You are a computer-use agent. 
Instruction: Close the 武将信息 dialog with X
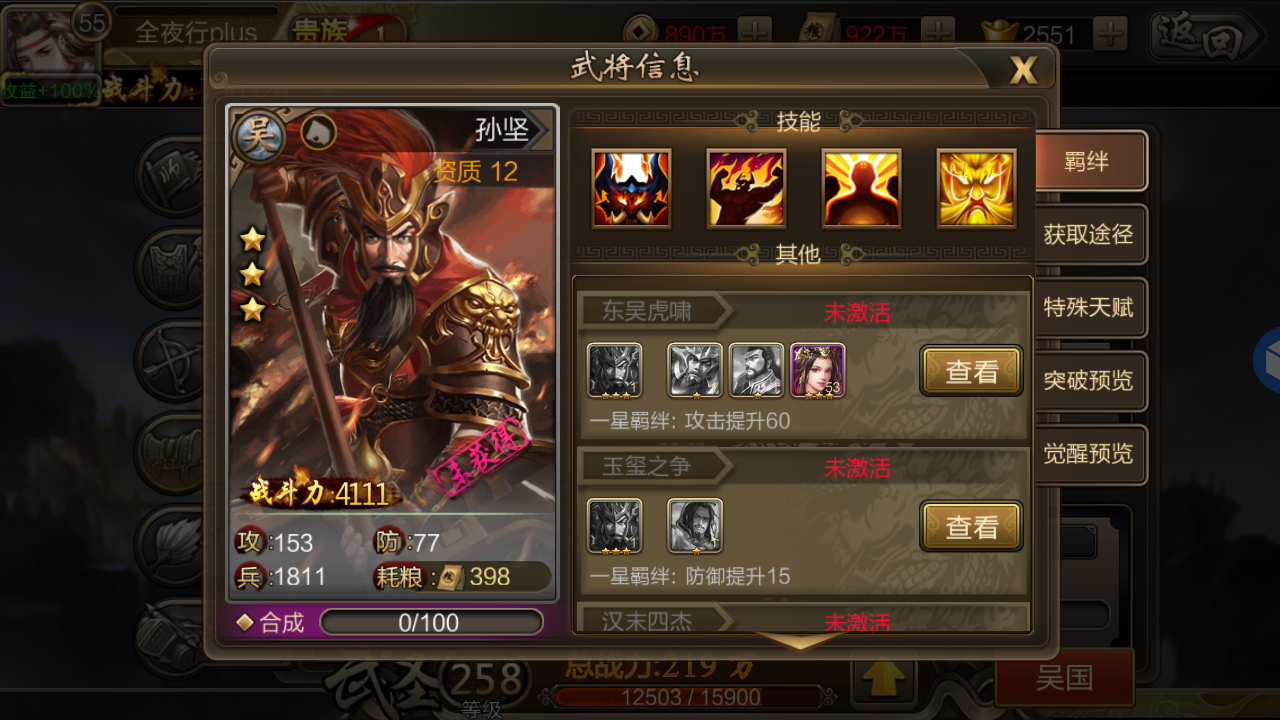1023,69
